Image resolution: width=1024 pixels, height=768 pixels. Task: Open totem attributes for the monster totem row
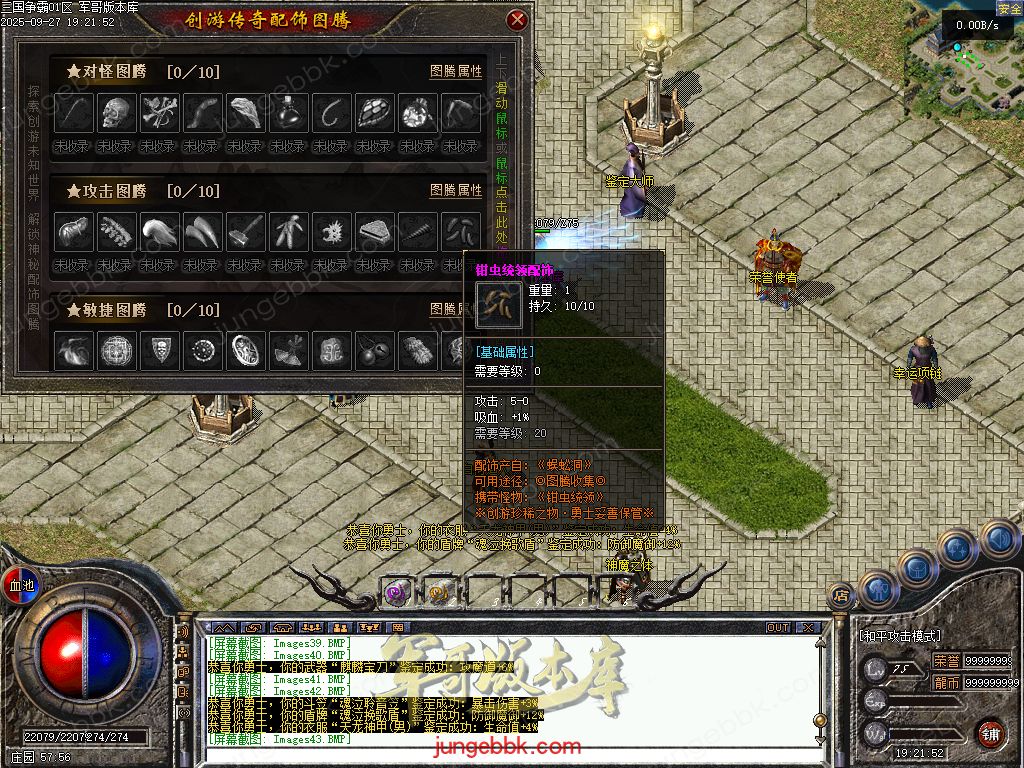(455, 72)
